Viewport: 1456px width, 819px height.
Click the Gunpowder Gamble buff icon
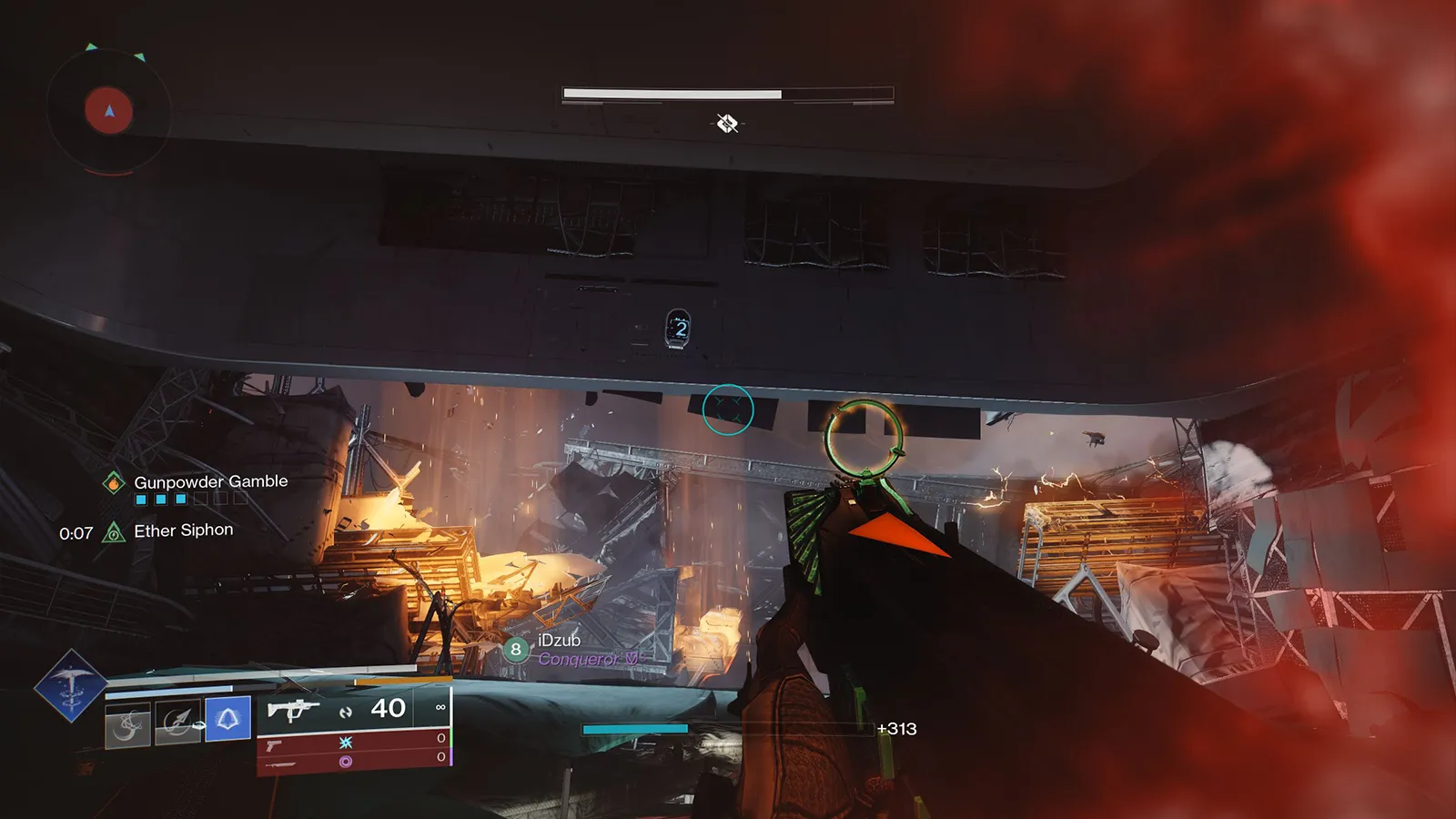click(x=114, y=483)
